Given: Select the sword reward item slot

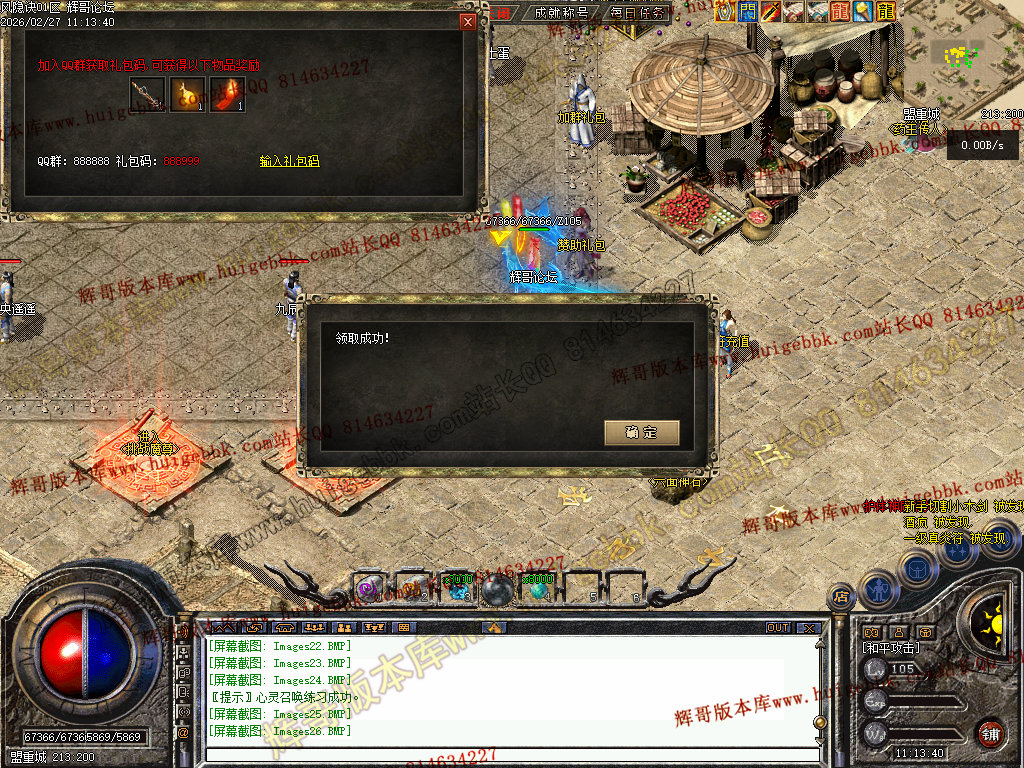Looking at the screenshot, I should [x=147, y=95].
